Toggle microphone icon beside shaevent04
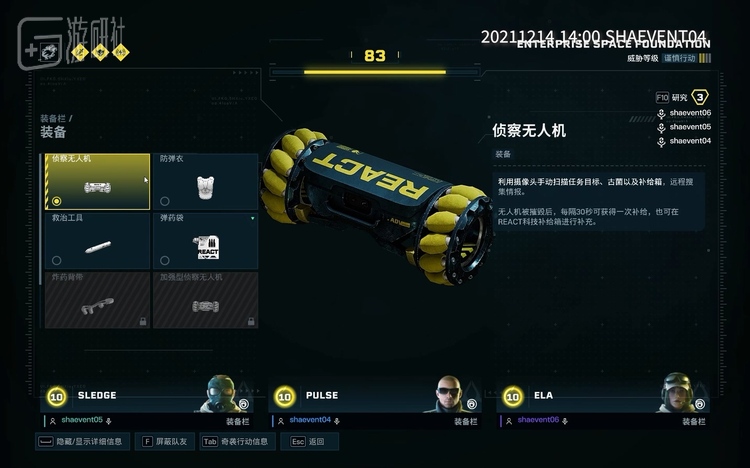Screen dimensions: 750x468 coord(661,141)
